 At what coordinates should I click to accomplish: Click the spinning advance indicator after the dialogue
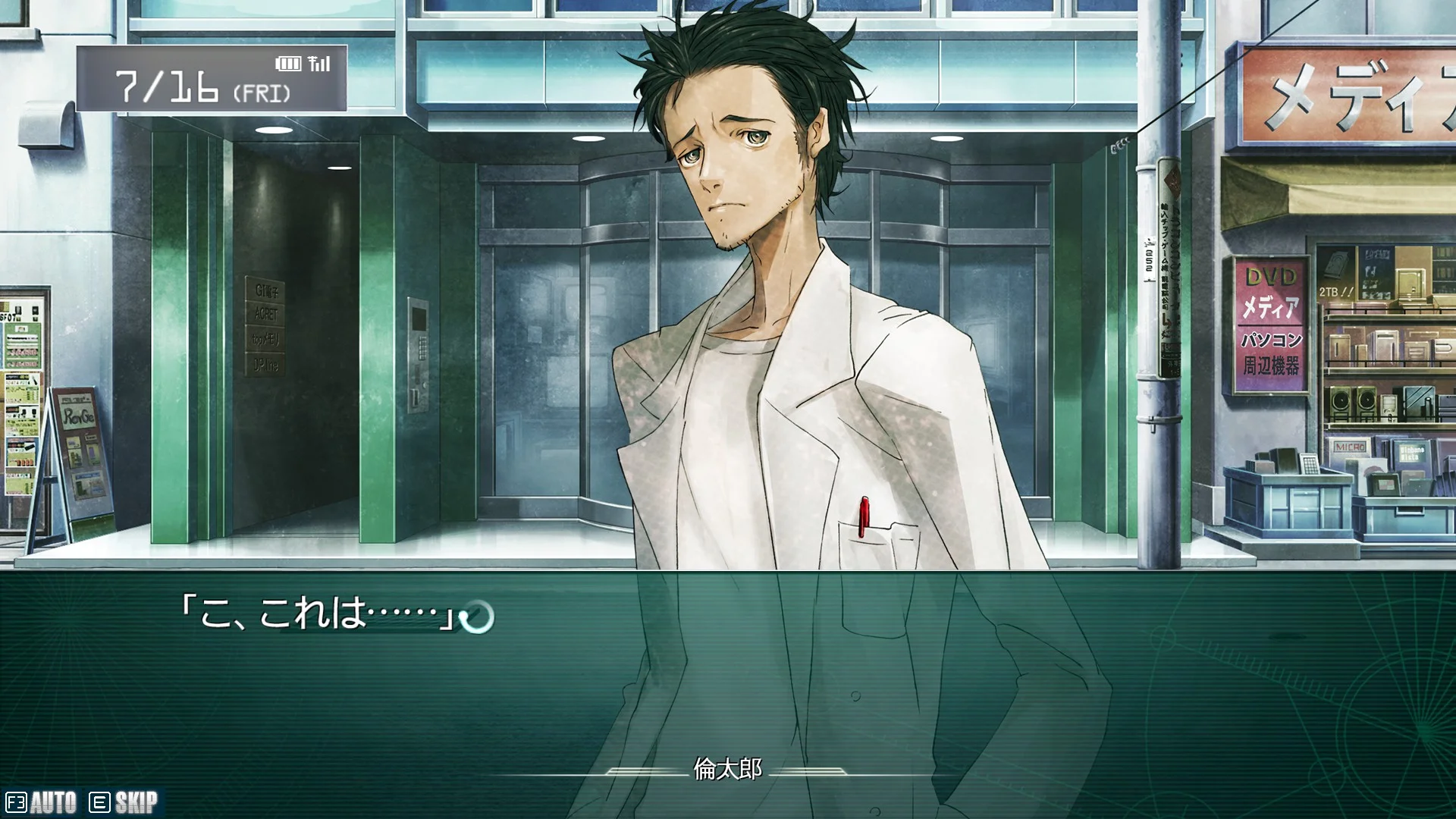pyautogui.click(x=477, y=617)
